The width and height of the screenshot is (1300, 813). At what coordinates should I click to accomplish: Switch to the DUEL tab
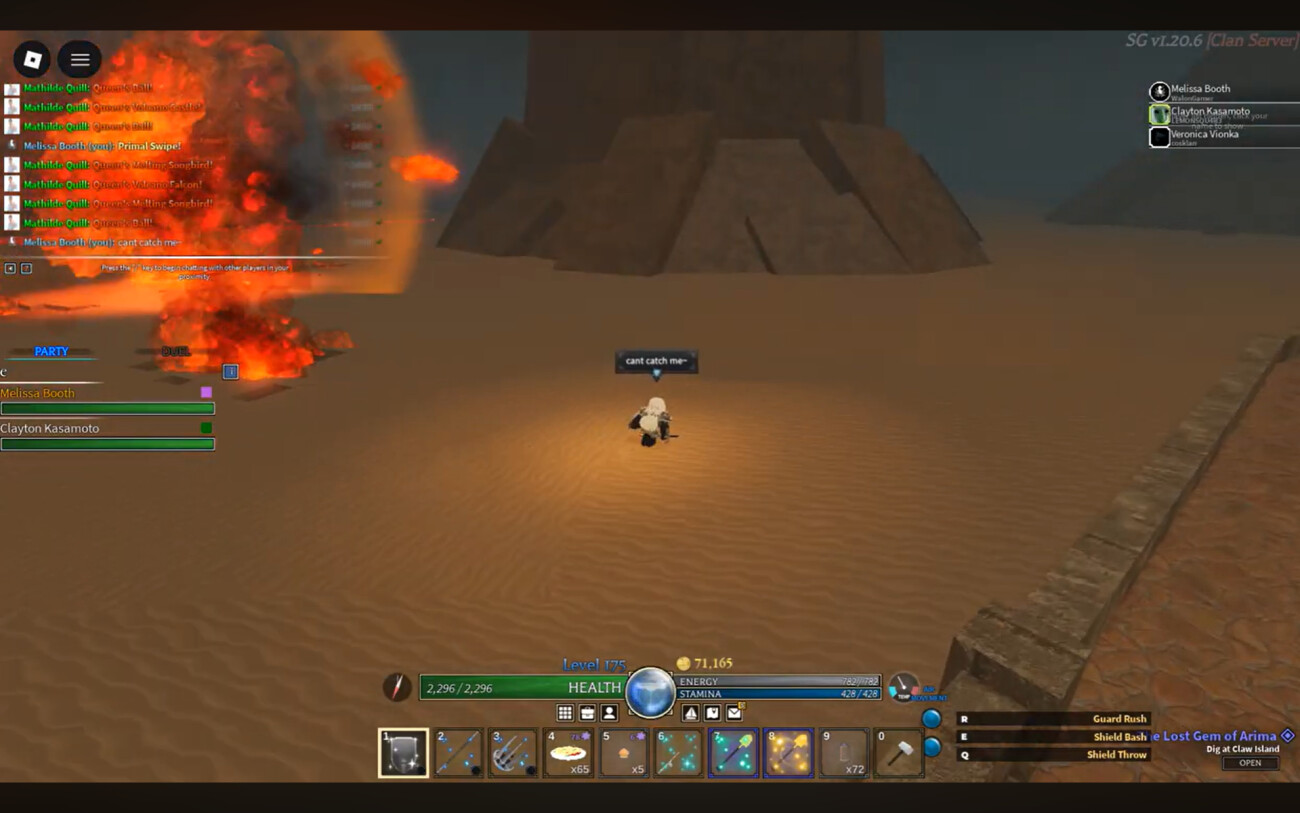(x=176, y=352)
